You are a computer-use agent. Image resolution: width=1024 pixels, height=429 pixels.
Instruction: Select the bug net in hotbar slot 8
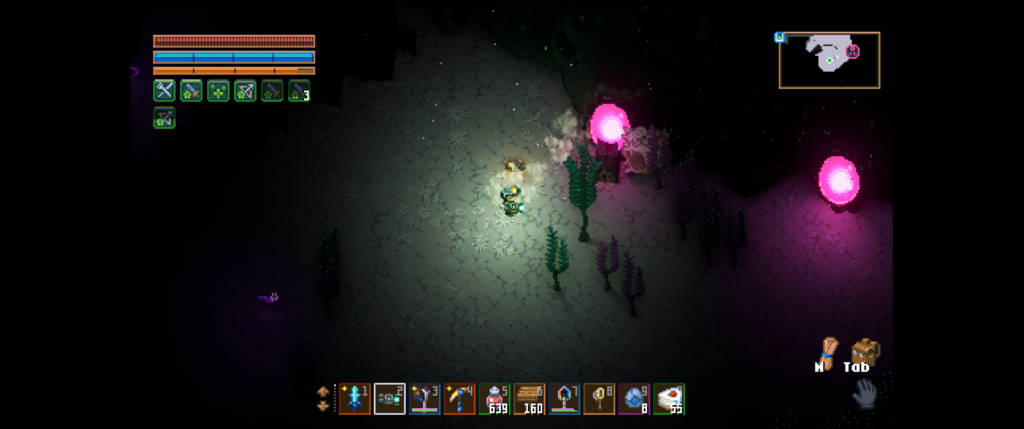(599, 399)
